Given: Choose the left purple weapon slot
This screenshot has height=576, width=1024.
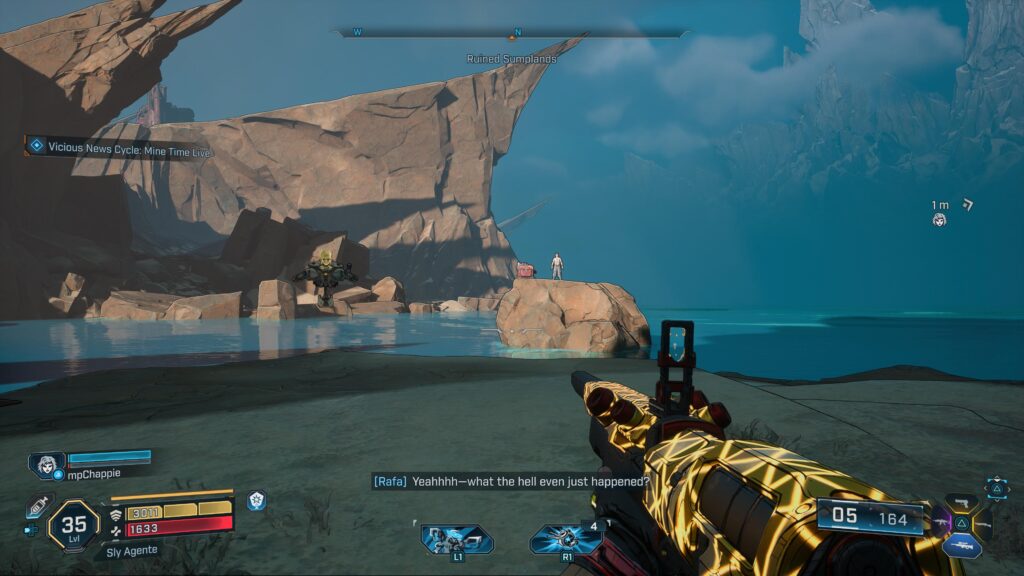Looking at the screenshot, I should [x=940, y=521].
